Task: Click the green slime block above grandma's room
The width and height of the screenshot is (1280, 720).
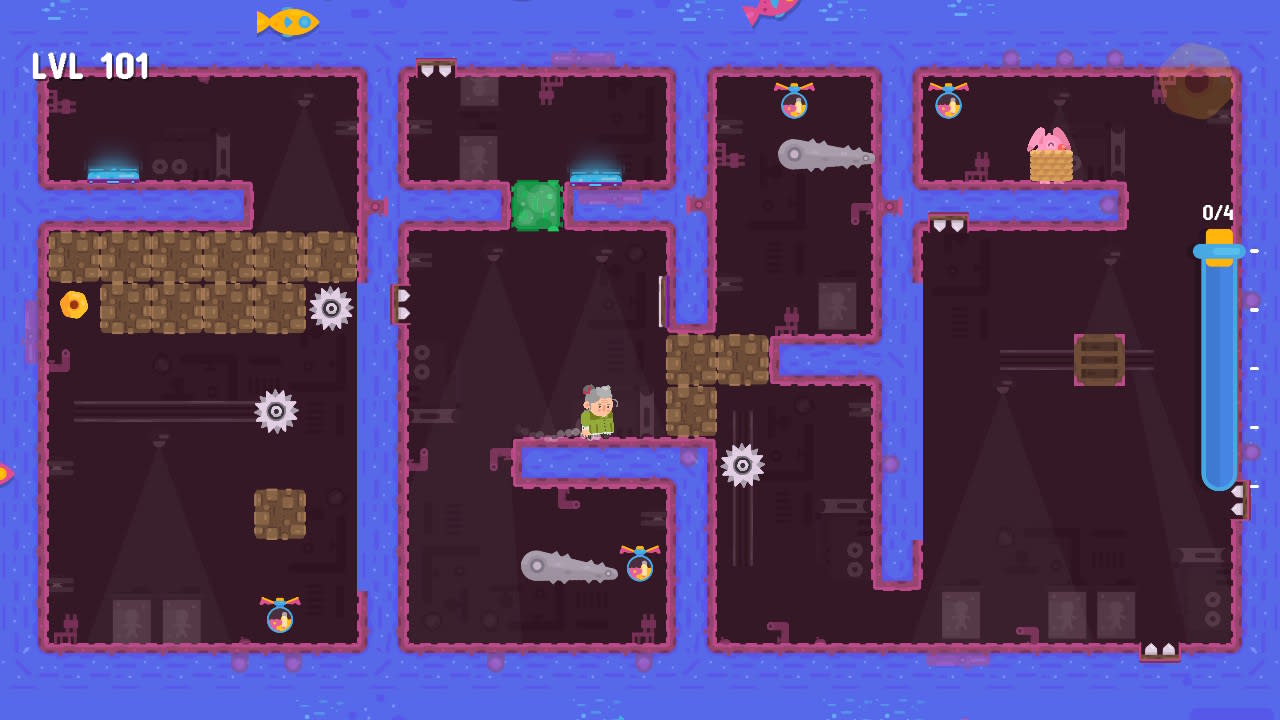Action: pos(538,205)
